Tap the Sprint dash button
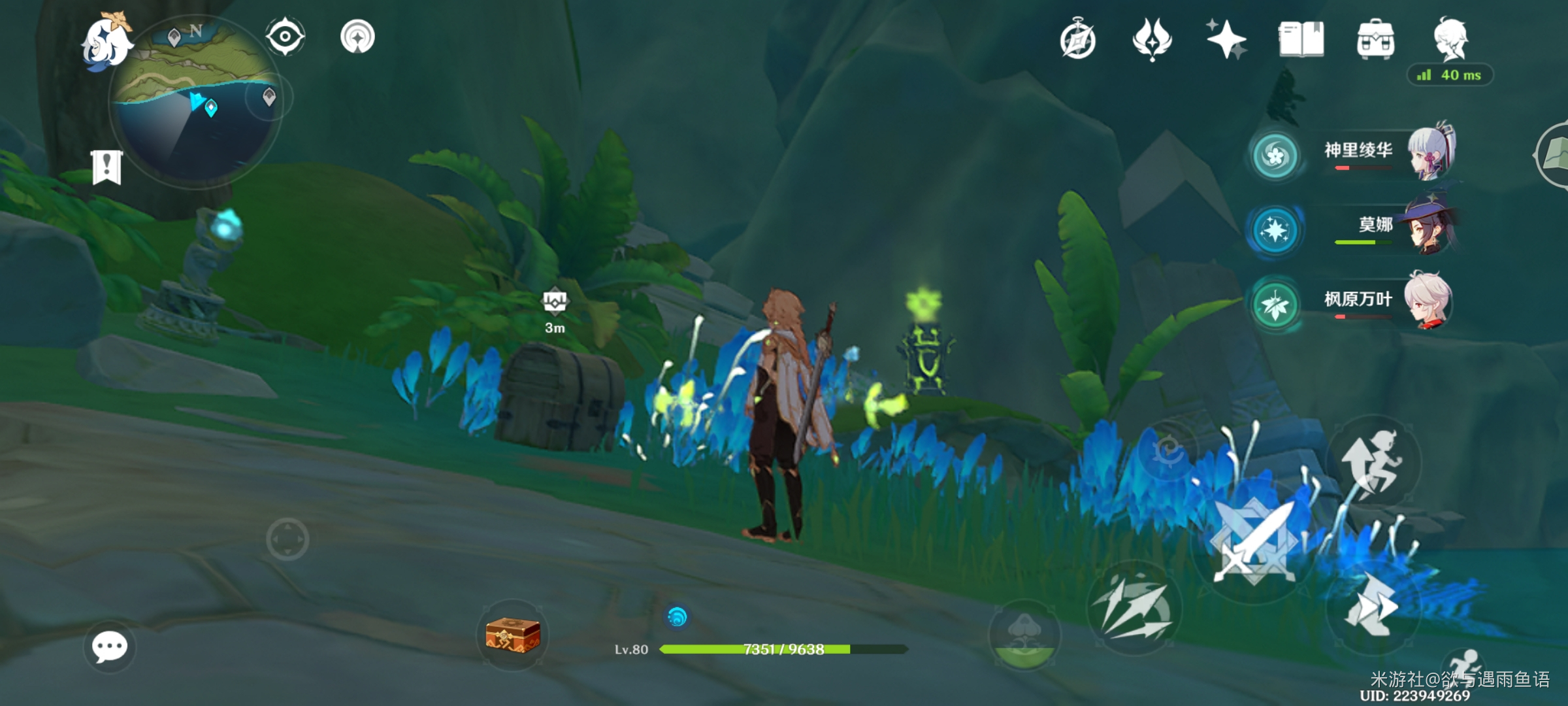 (1372, 609)
